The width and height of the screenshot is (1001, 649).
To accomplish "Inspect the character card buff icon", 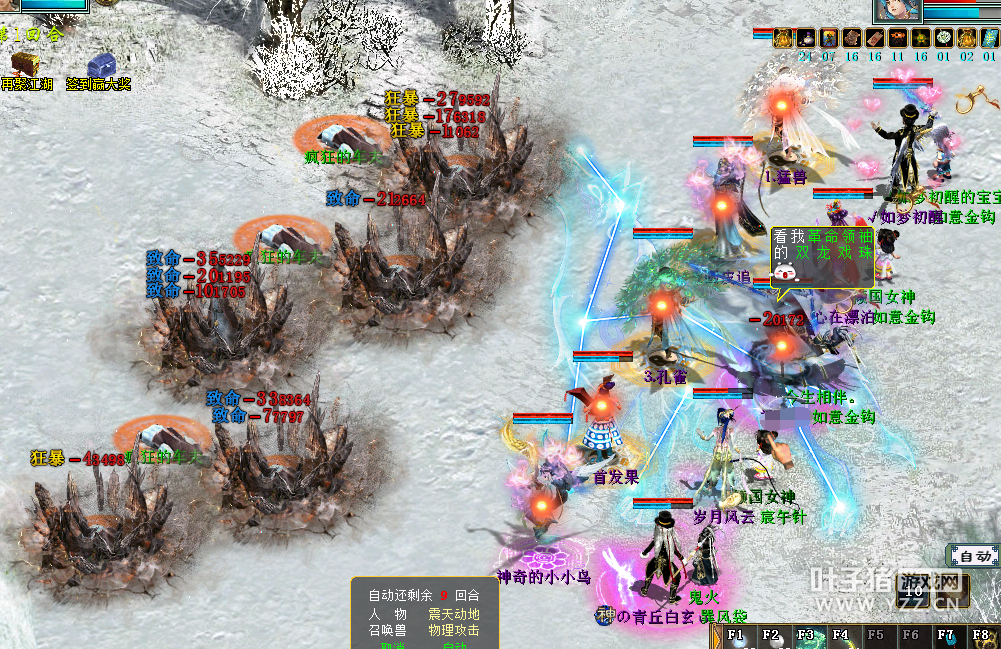I will [829, 38].
